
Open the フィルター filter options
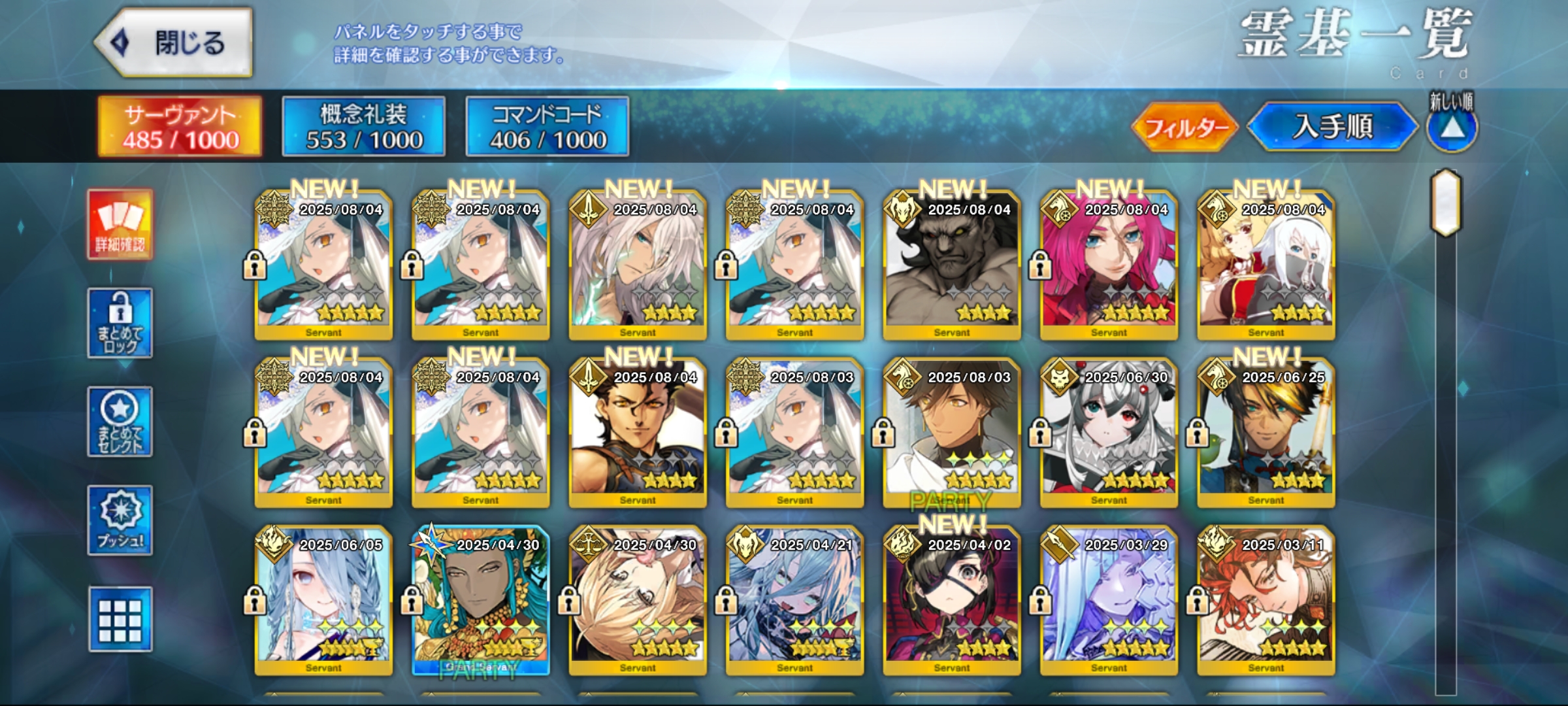[x=1184, y=127]
